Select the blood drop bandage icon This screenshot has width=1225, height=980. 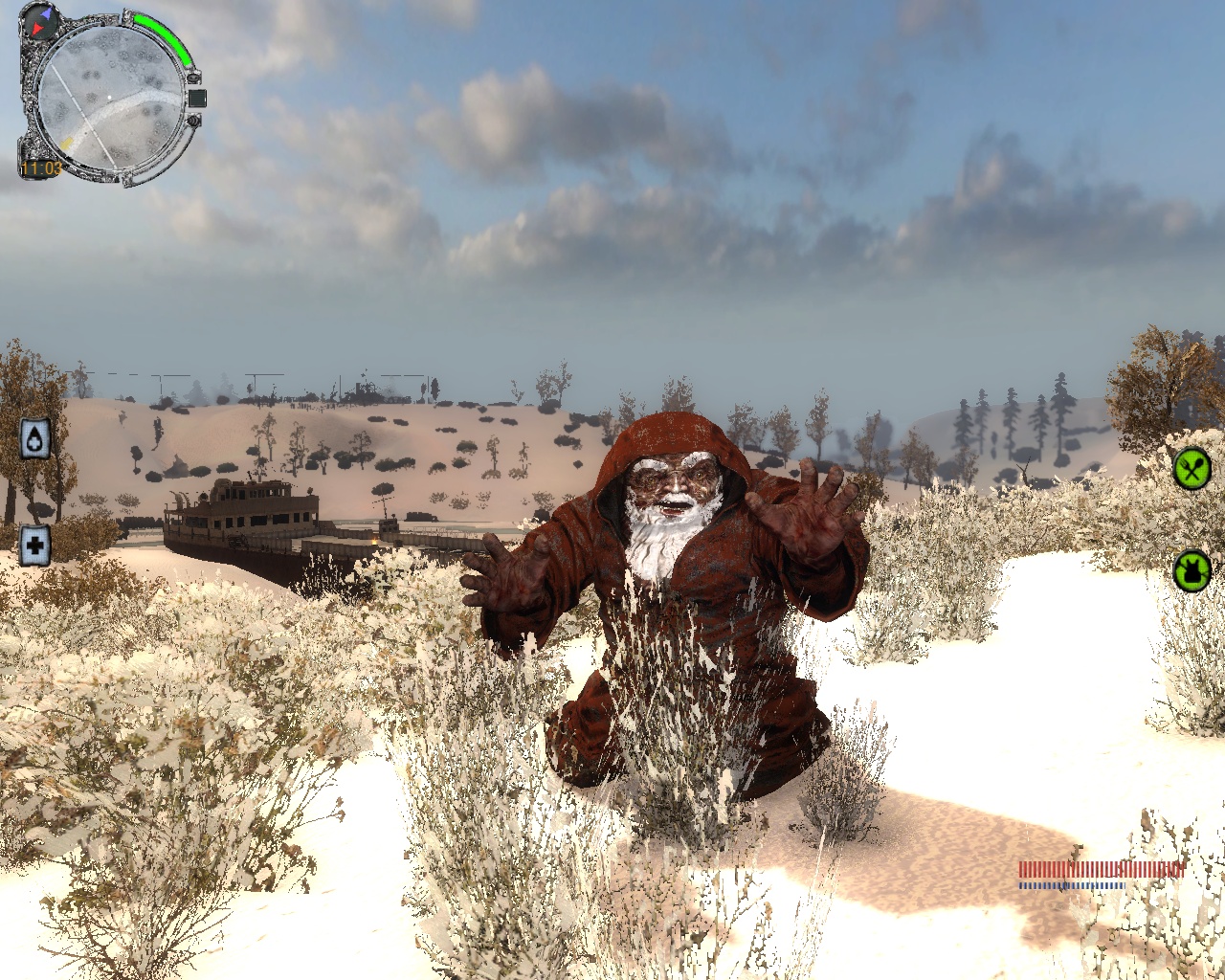pos(35,438)
